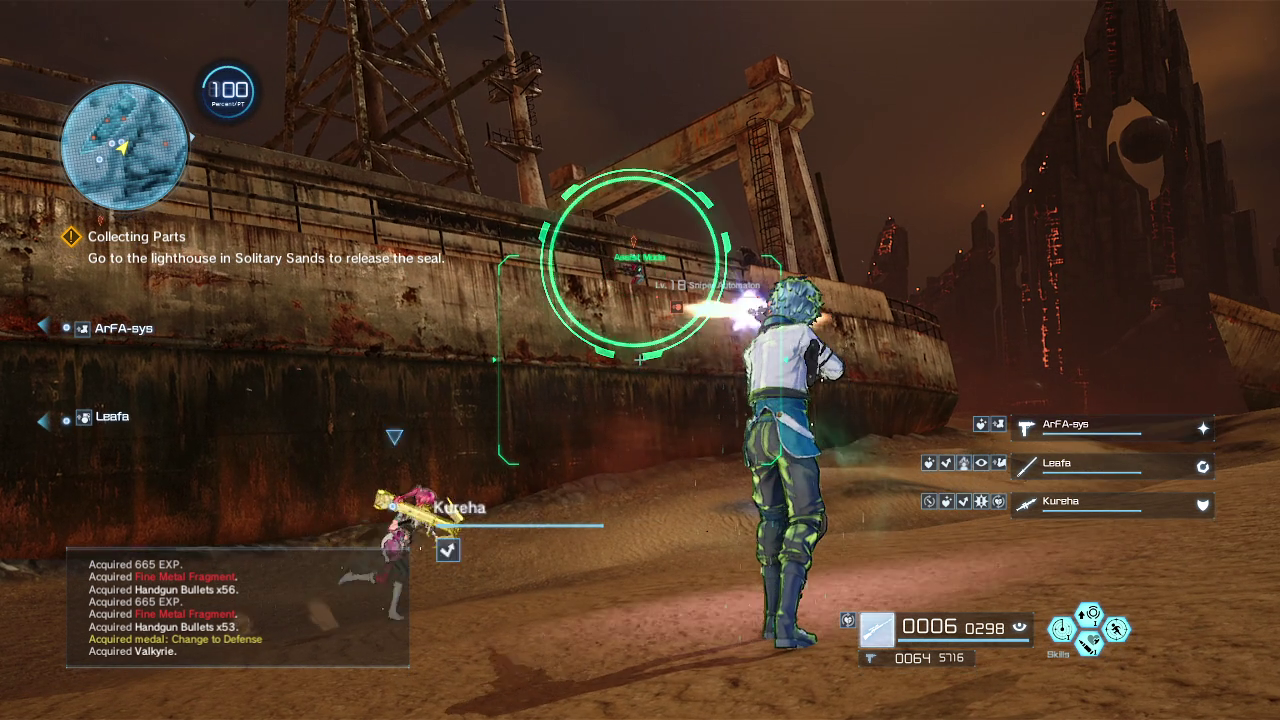The image size is (1280, 720).
Task: Trigger the bullet and heart skill
Action: (x=1089, y=643)
